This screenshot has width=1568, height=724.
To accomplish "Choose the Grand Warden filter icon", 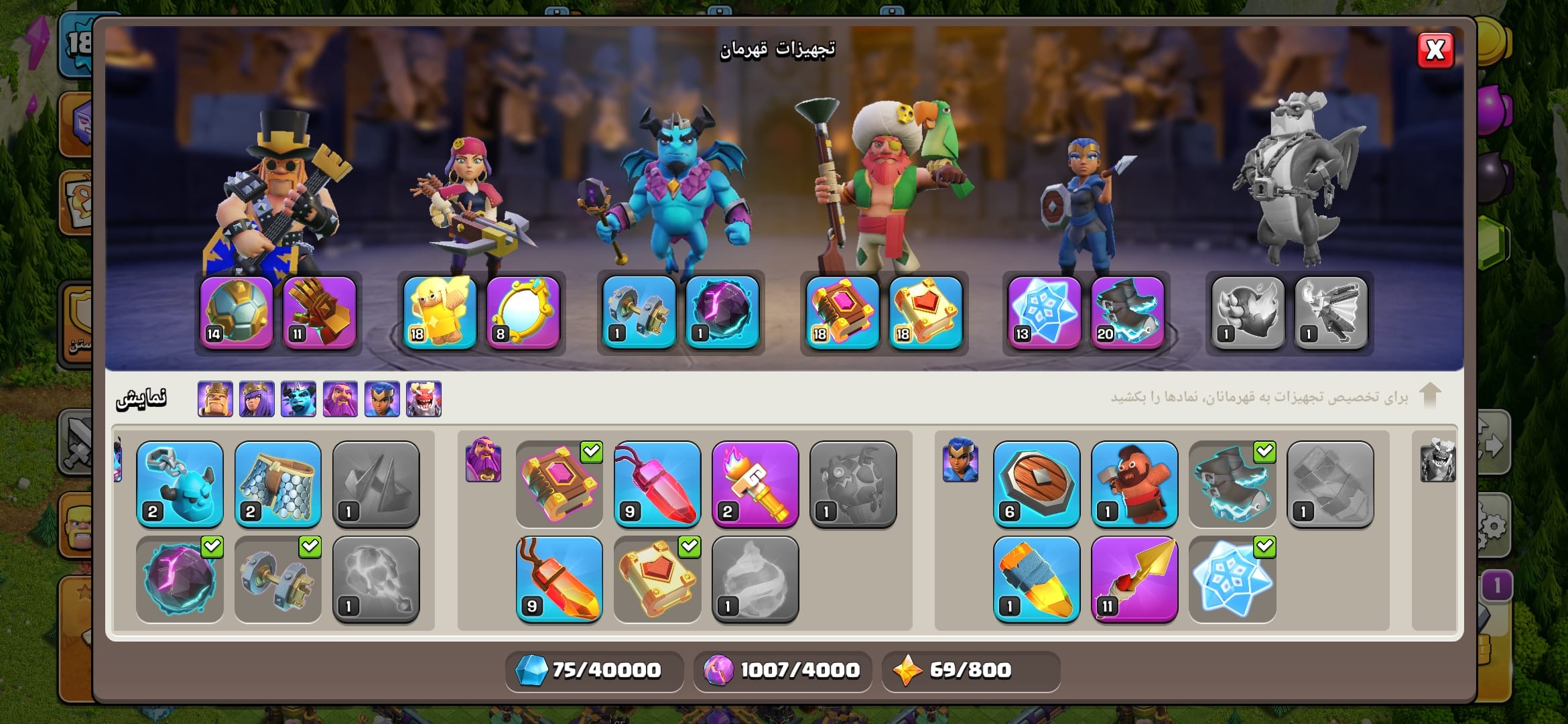I will point(340,399).
